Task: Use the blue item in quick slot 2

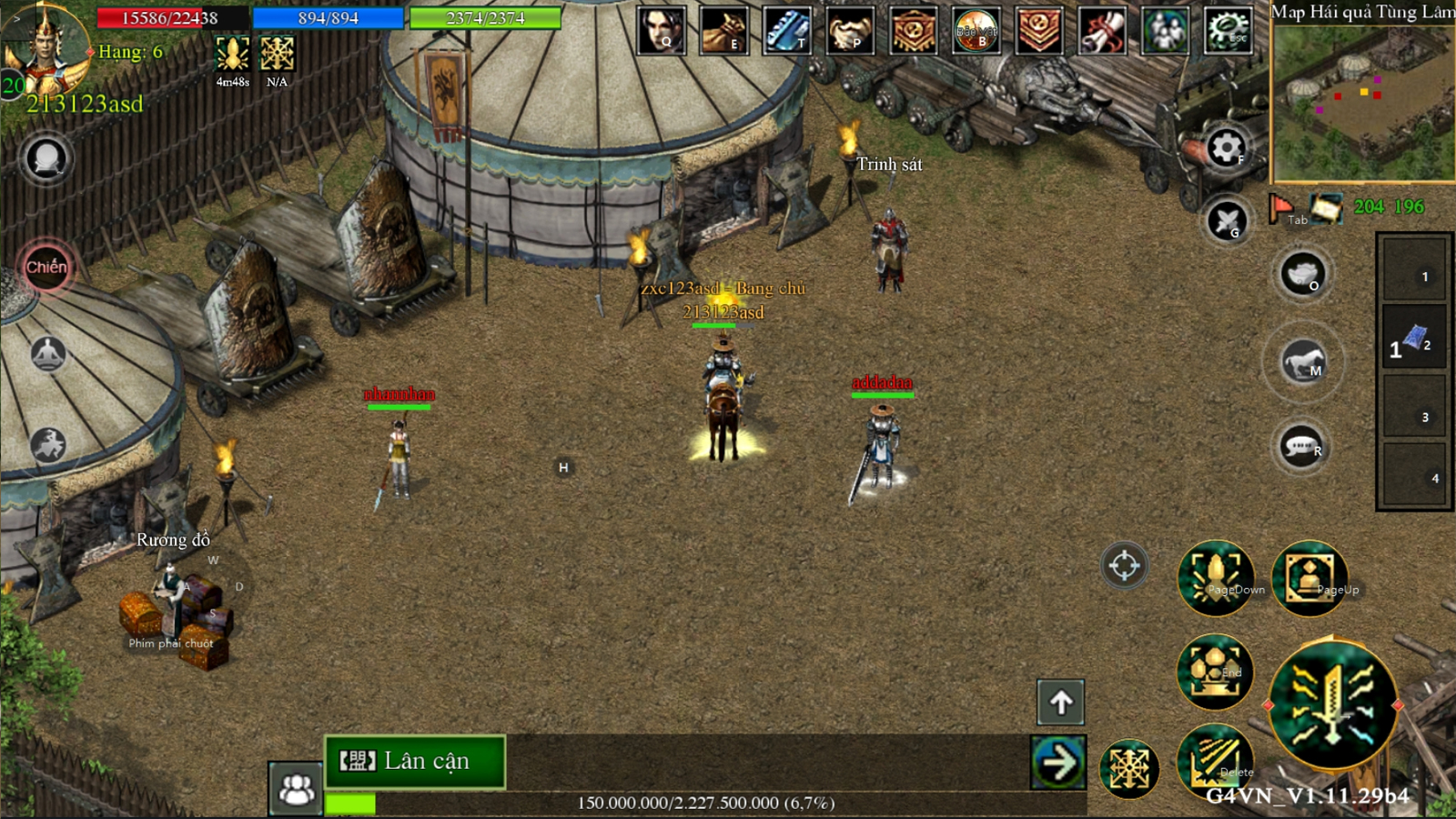Action: pyautogui.click(x=1413, y=339)
